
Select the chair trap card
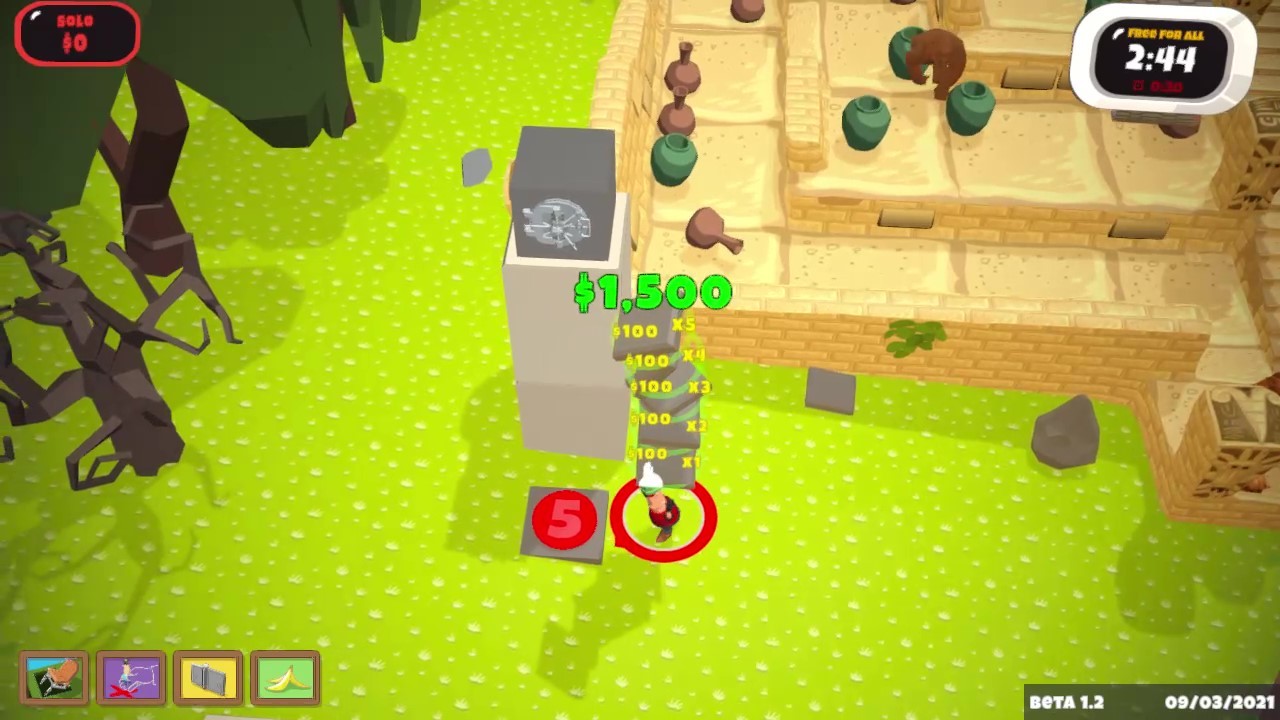click(55, 678)
